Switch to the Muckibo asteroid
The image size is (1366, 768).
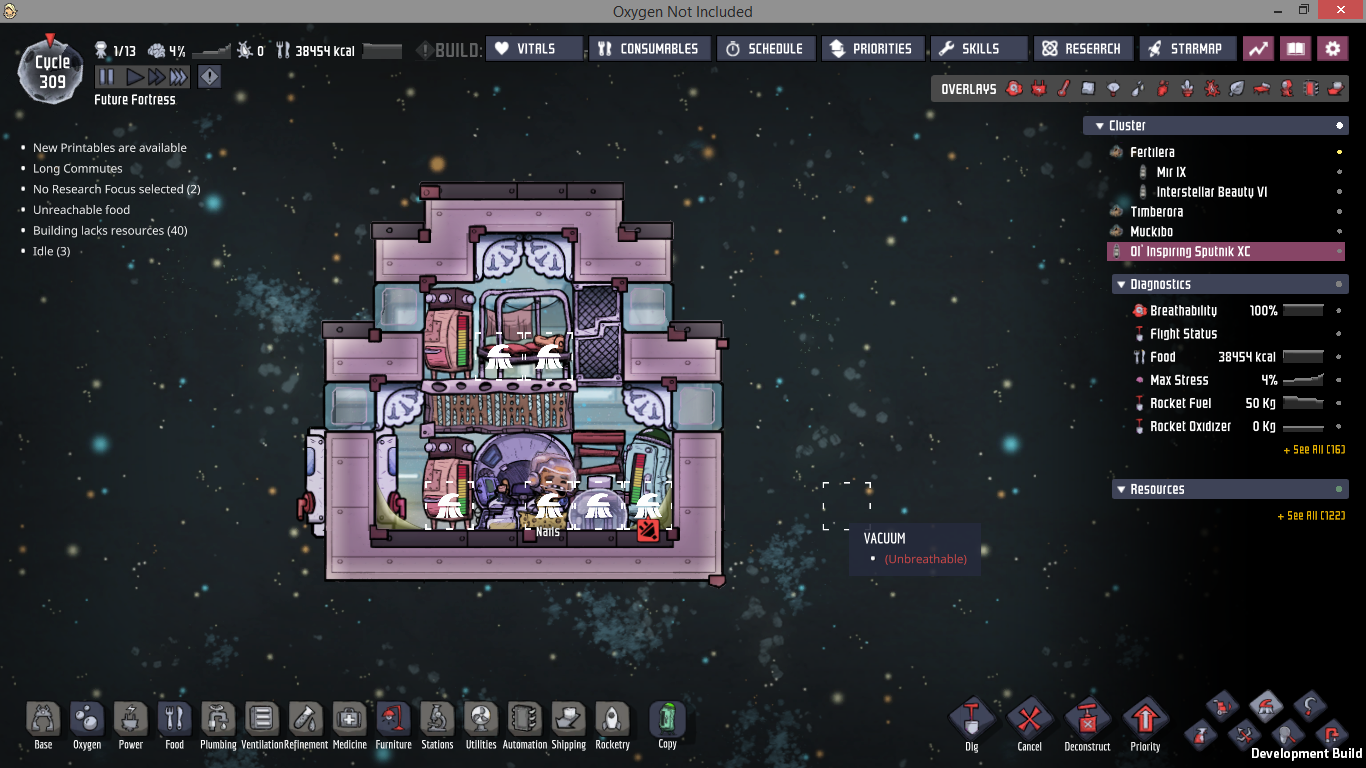click(x=1151, y=232)
